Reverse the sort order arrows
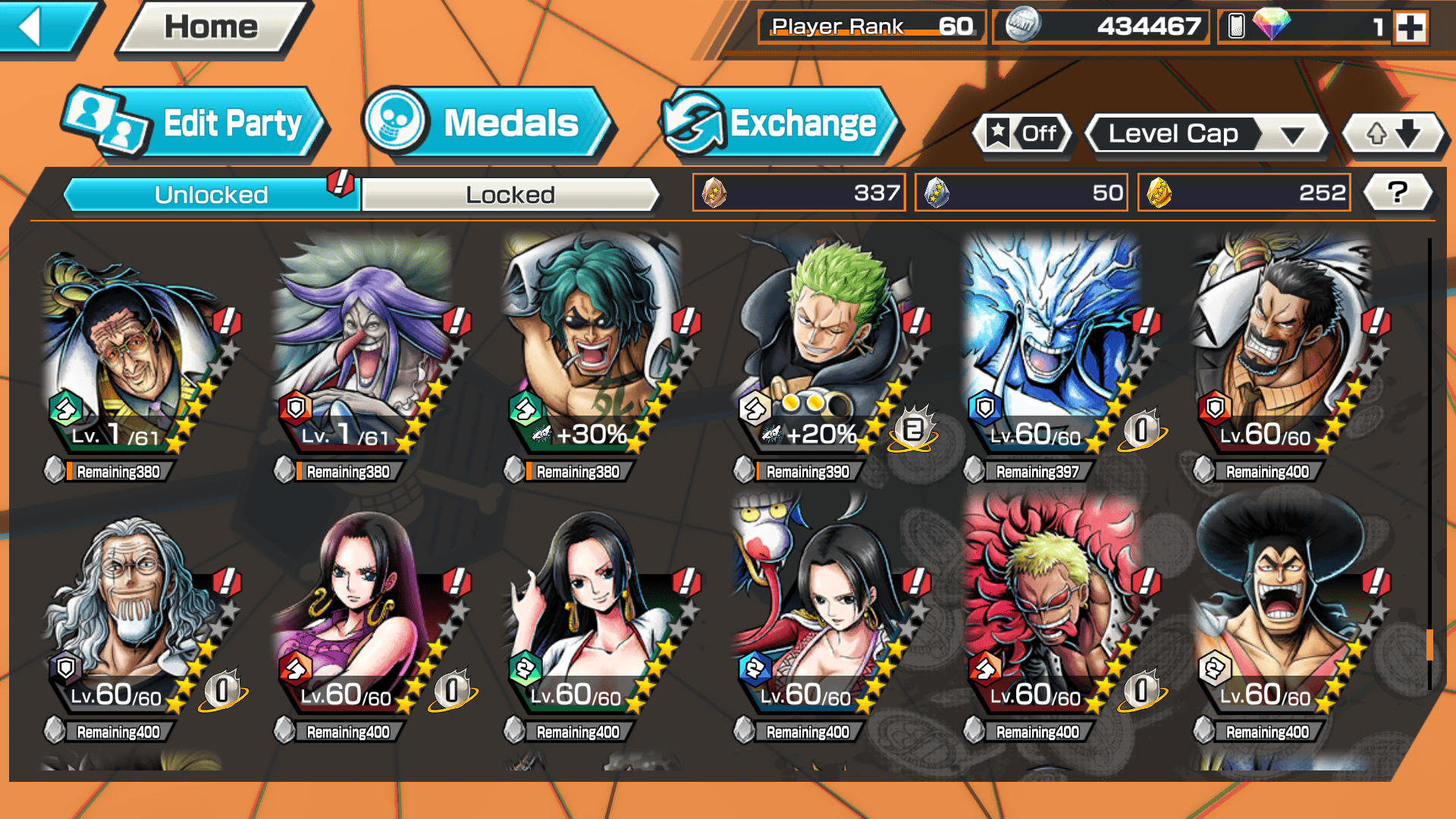Image resolution: width=1456 pixels, height=819 pixels. [1394, 134]
